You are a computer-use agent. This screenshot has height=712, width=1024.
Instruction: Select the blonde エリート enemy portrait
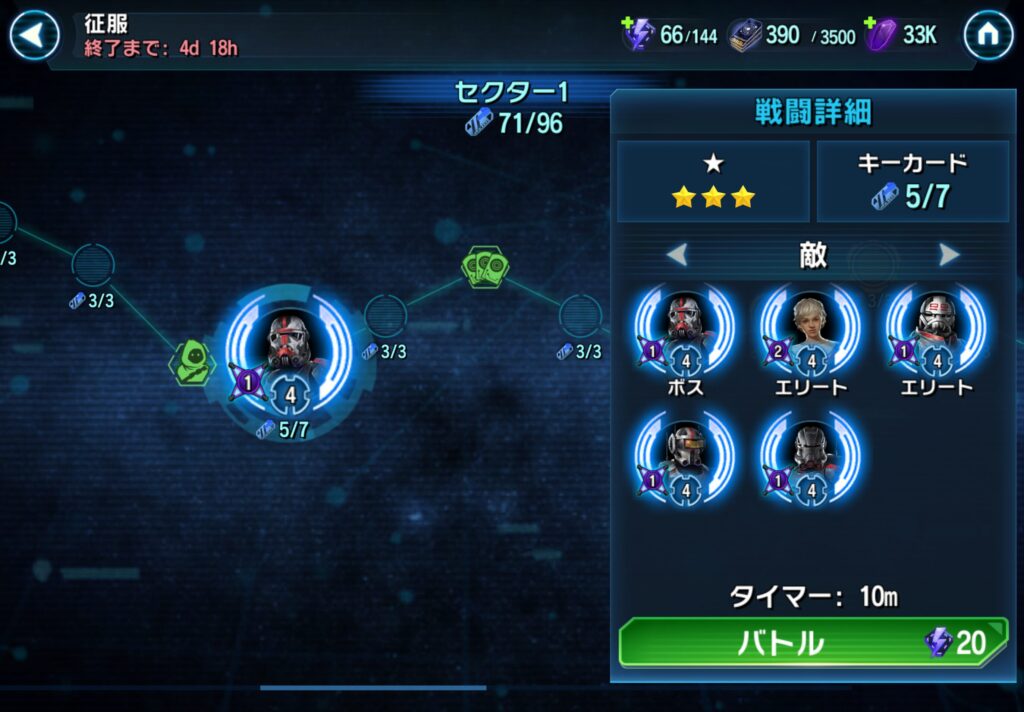(810, 330)
